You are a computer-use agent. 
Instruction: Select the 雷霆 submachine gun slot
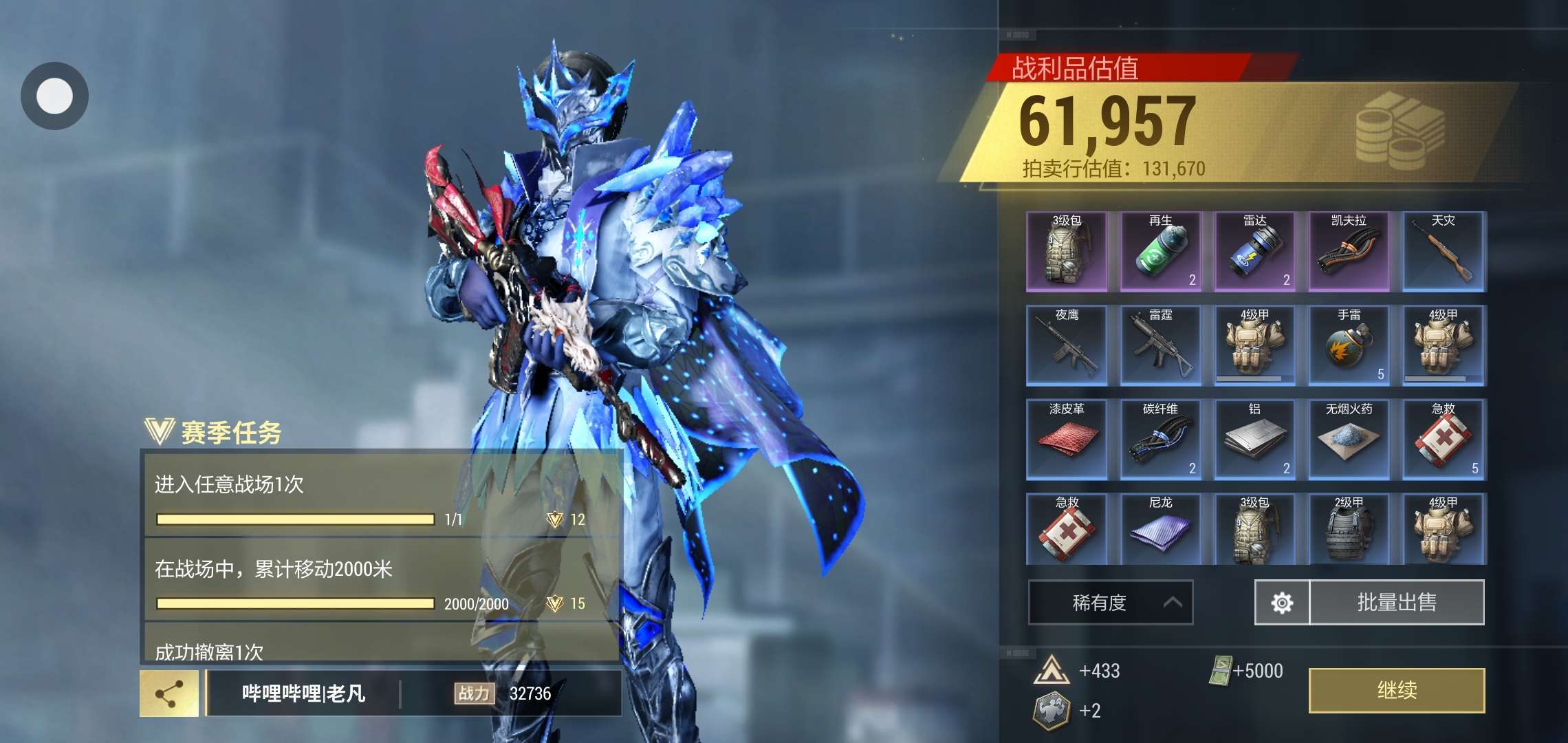1160,345
